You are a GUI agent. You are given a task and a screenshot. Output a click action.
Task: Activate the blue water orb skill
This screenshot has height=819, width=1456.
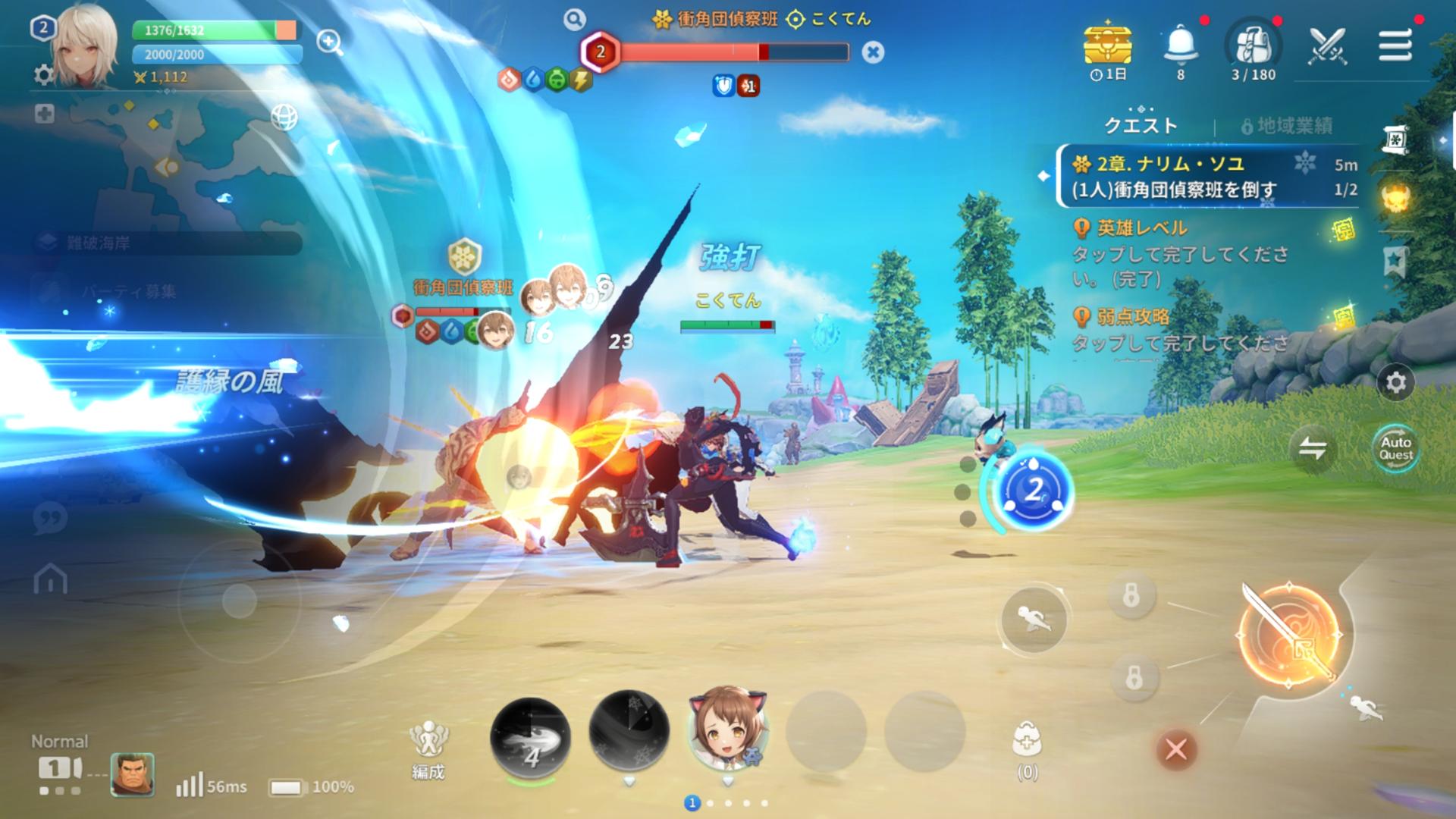(1033, 490)
